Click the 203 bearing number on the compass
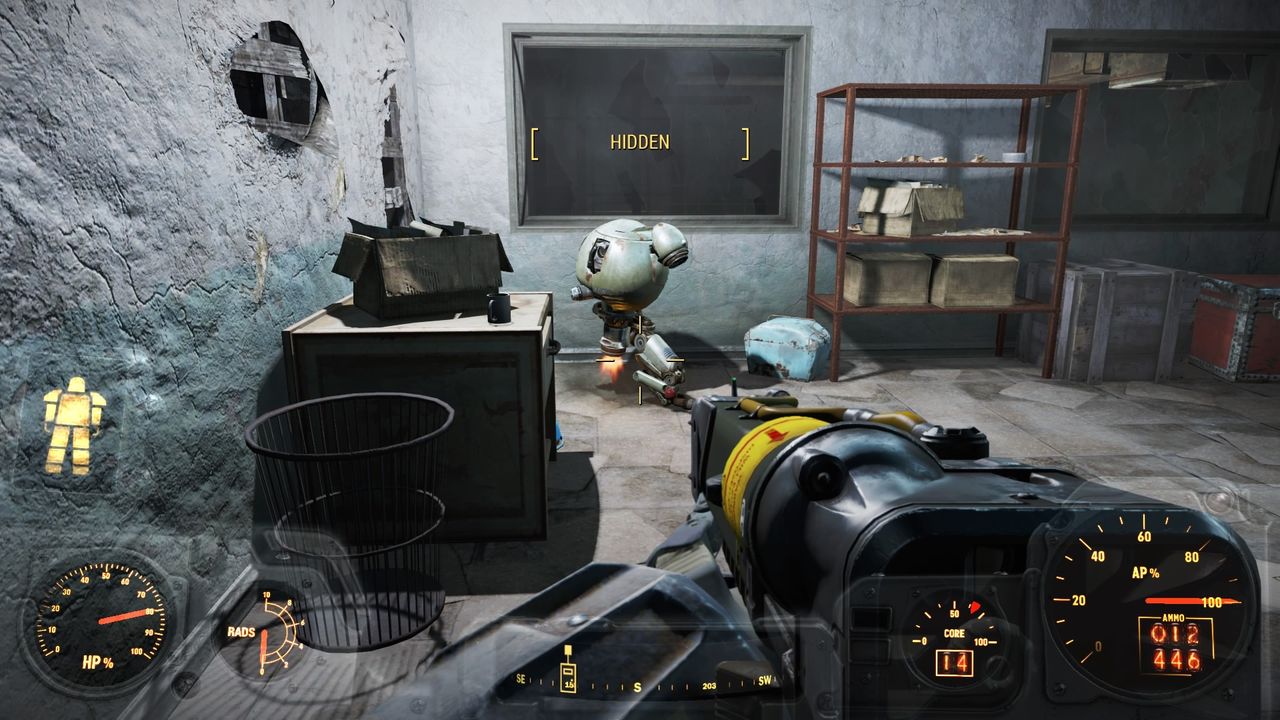The image size is (1280, 720). point(709,685)
